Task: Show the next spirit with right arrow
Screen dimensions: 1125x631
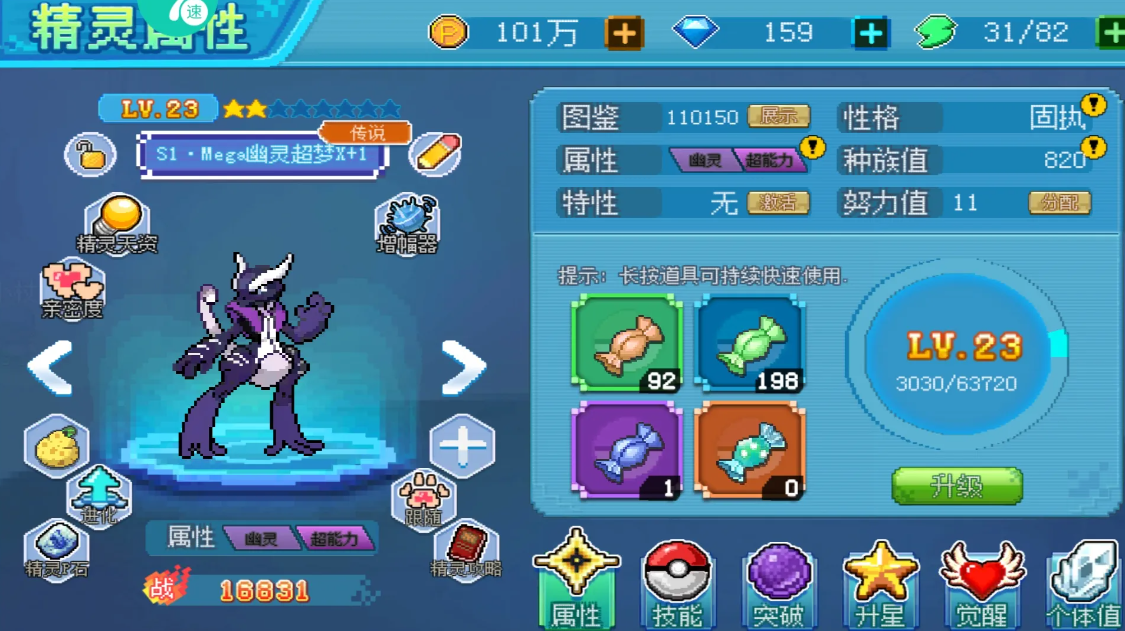Action: click(x=463, y=368)
